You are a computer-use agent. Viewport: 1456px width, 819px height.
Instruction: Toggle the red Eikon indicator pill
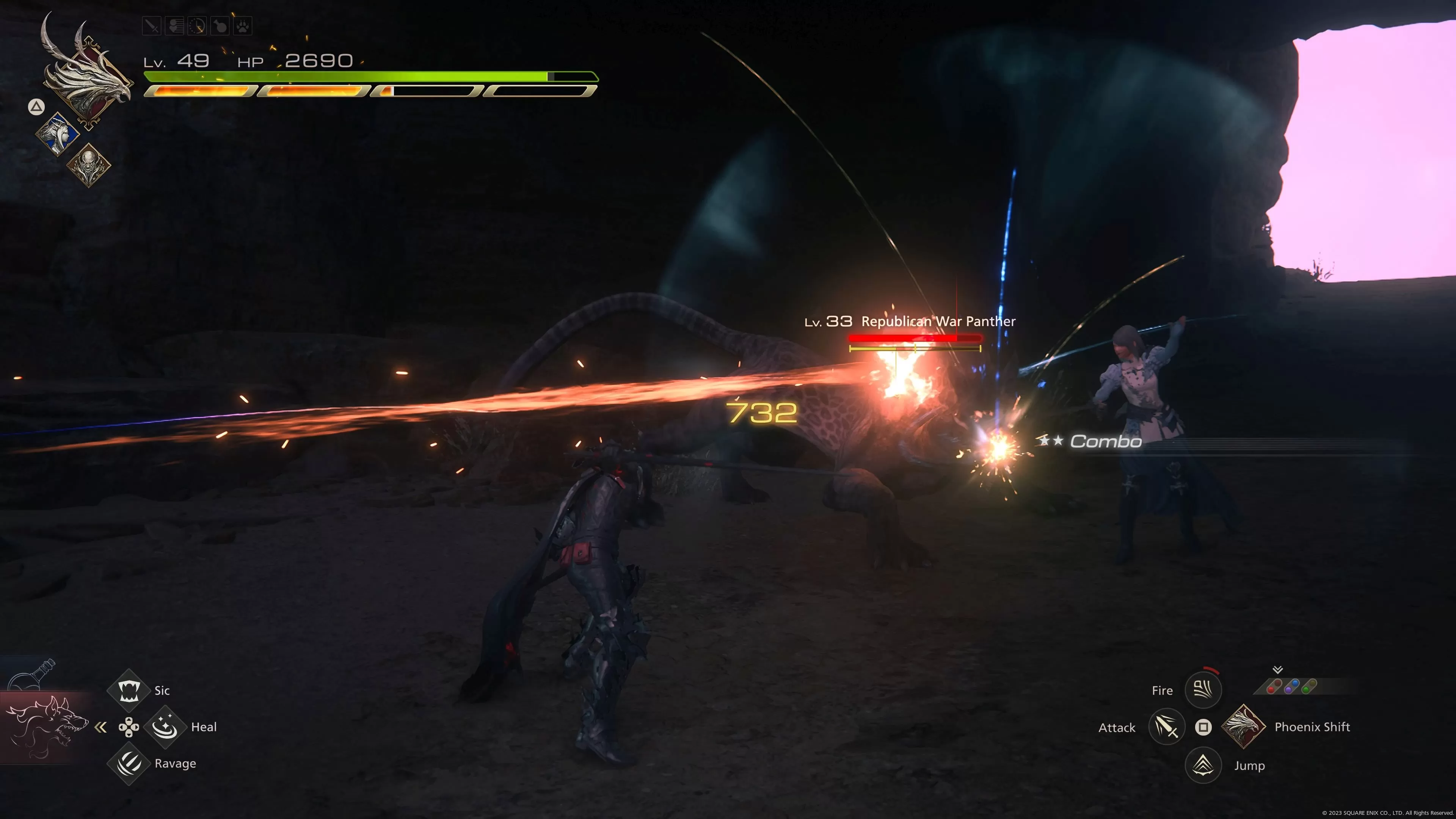click(x=1274, y=687)
